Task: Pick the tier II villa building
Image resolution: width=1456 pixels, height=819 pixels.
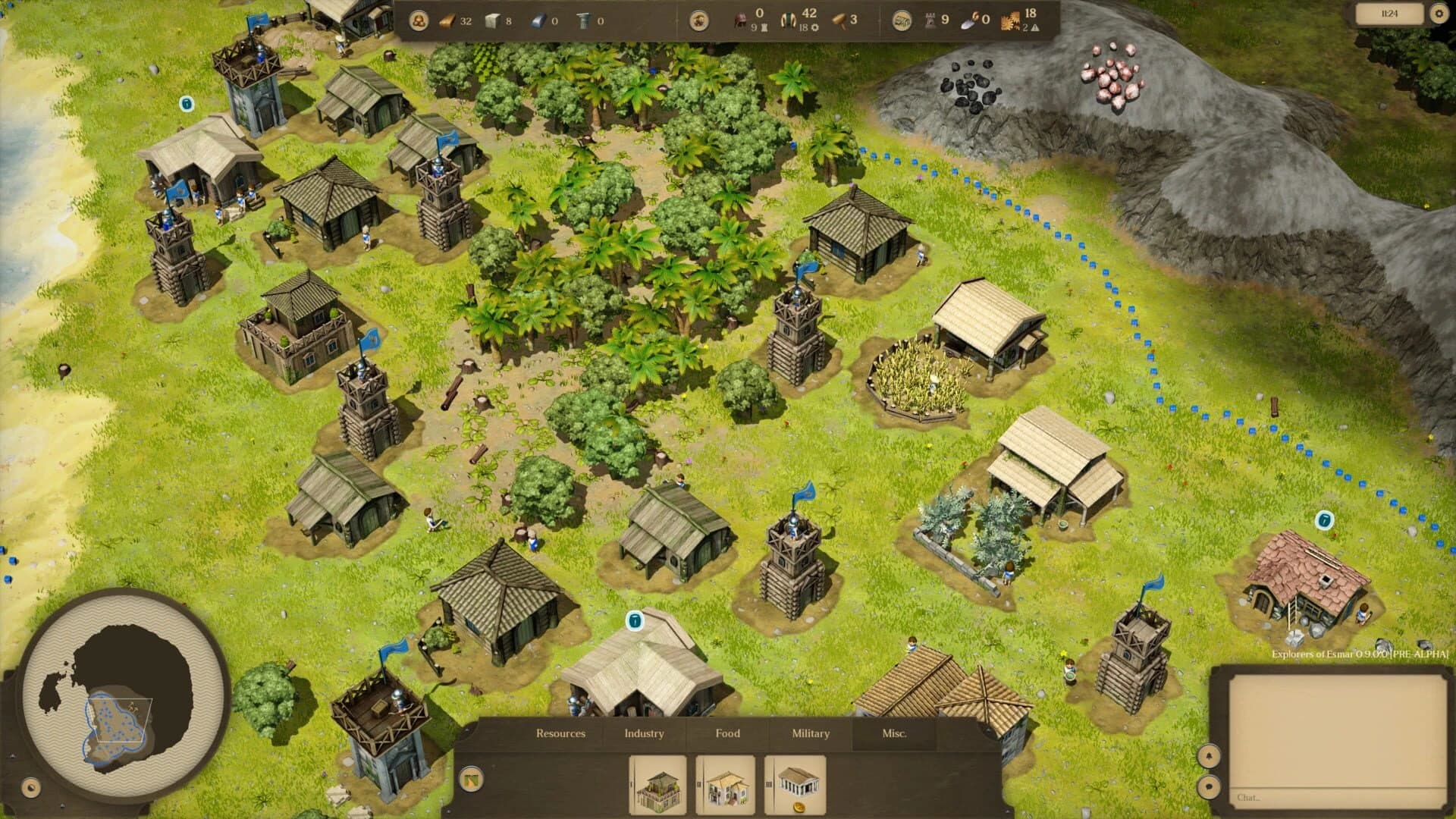Action: click(x=726, y=786)
